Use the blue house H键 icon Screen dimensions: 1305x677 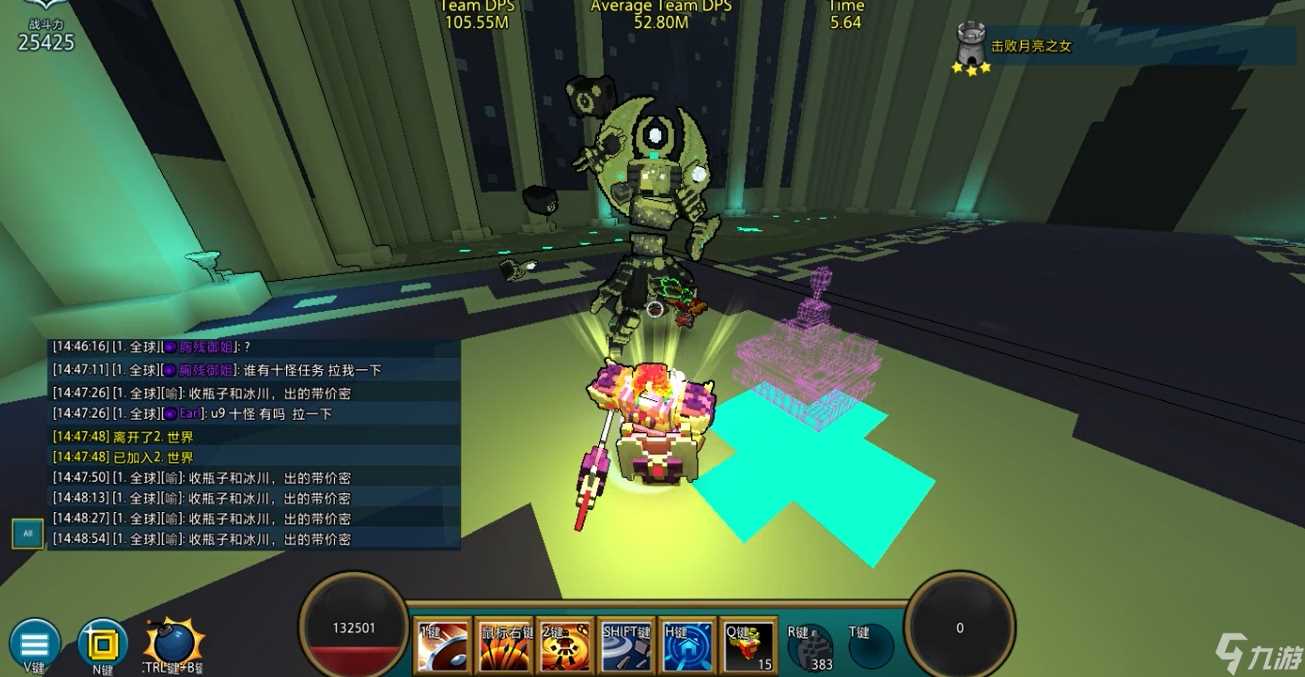coord(689,645)
